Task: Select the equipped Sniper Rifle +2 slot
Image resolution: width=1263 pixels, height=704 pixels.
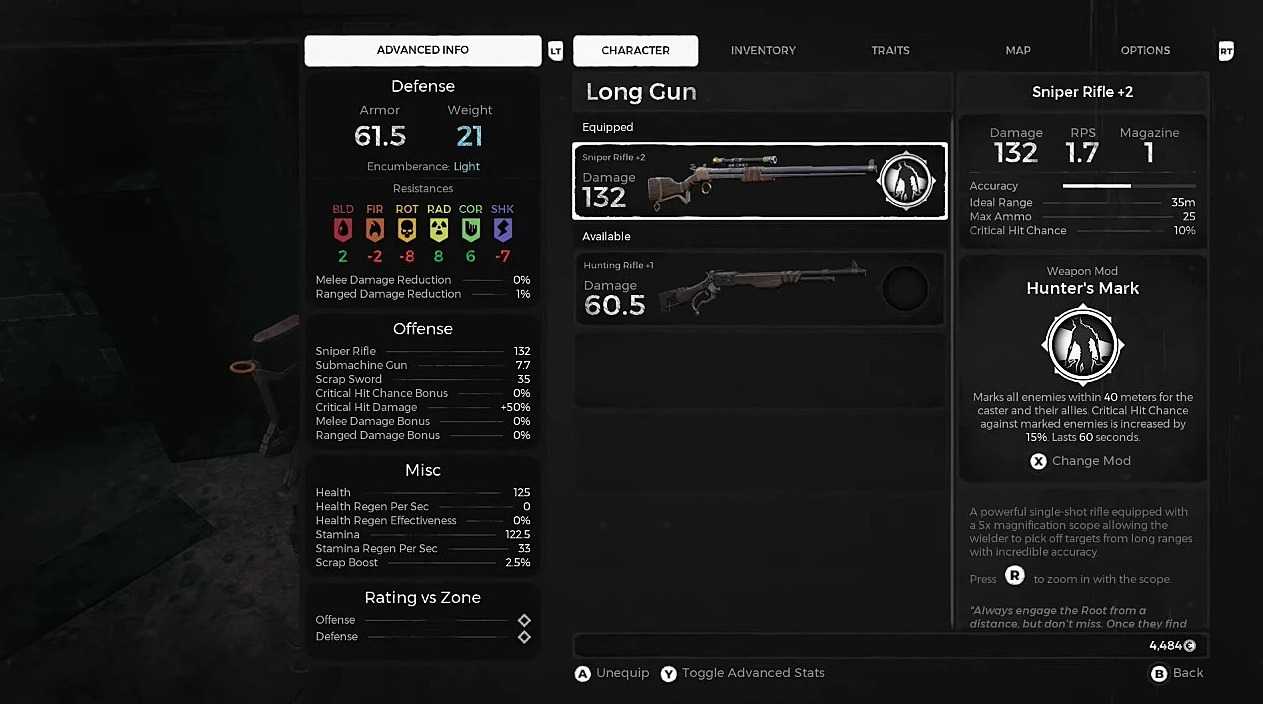Action: pyautogui.click(x=759, y=181)
